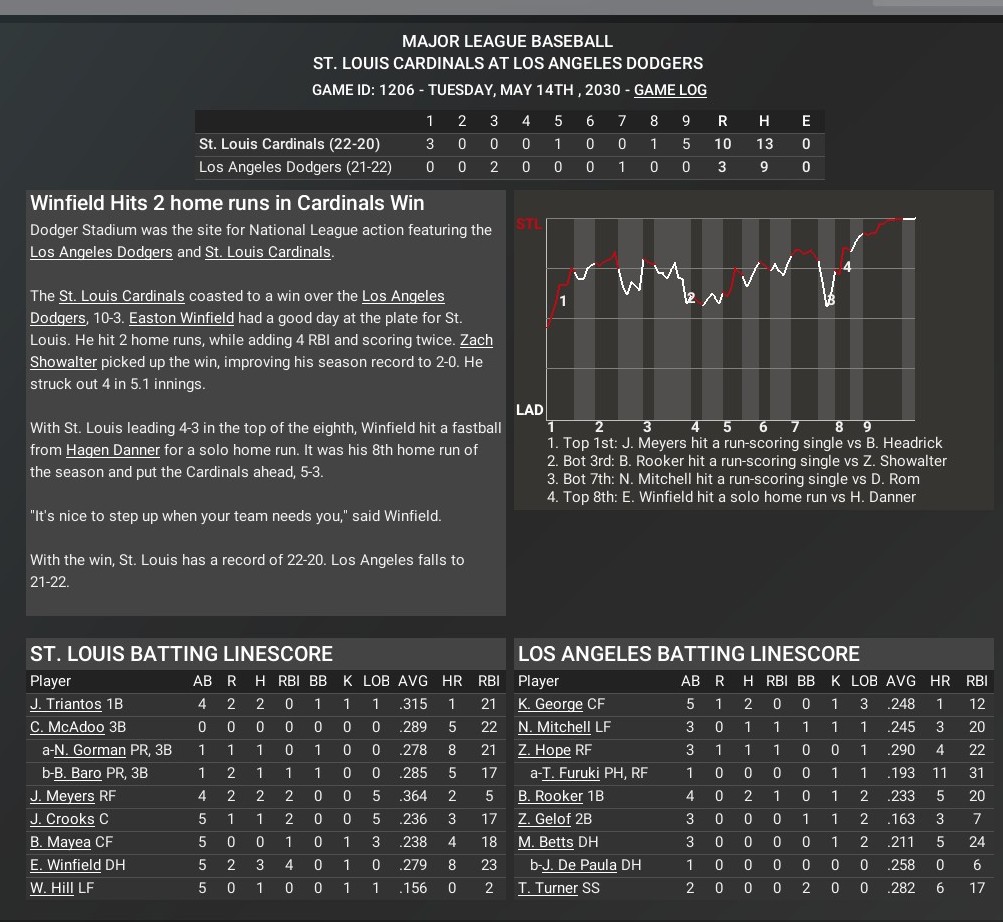The width and height of the screenshot is (1003, 922).
Task: View N. Gorman's player profile
Action: [90, 751]
